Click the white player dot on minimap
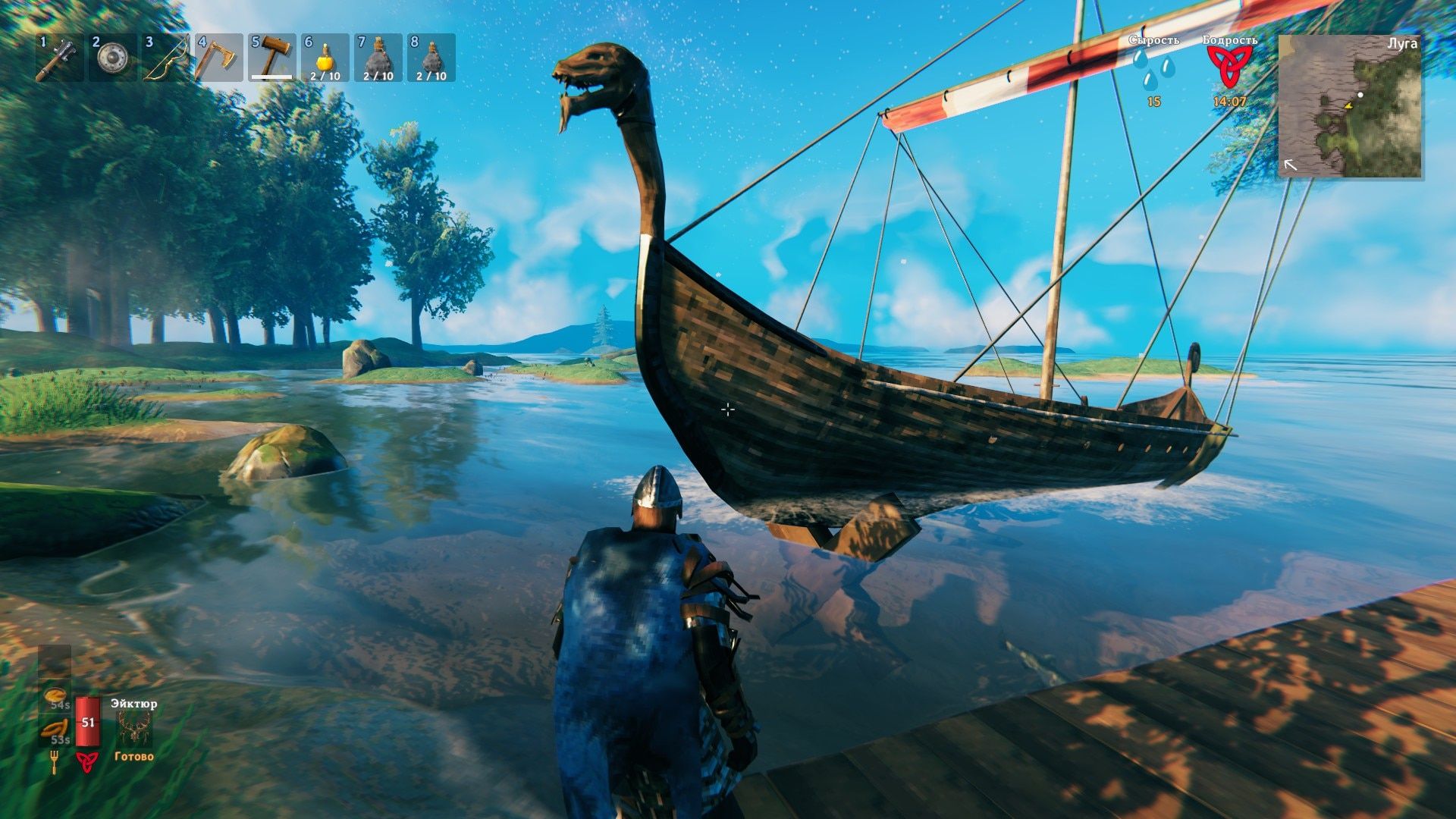Screen dimensions: 1456x819 coord(1360,94)
